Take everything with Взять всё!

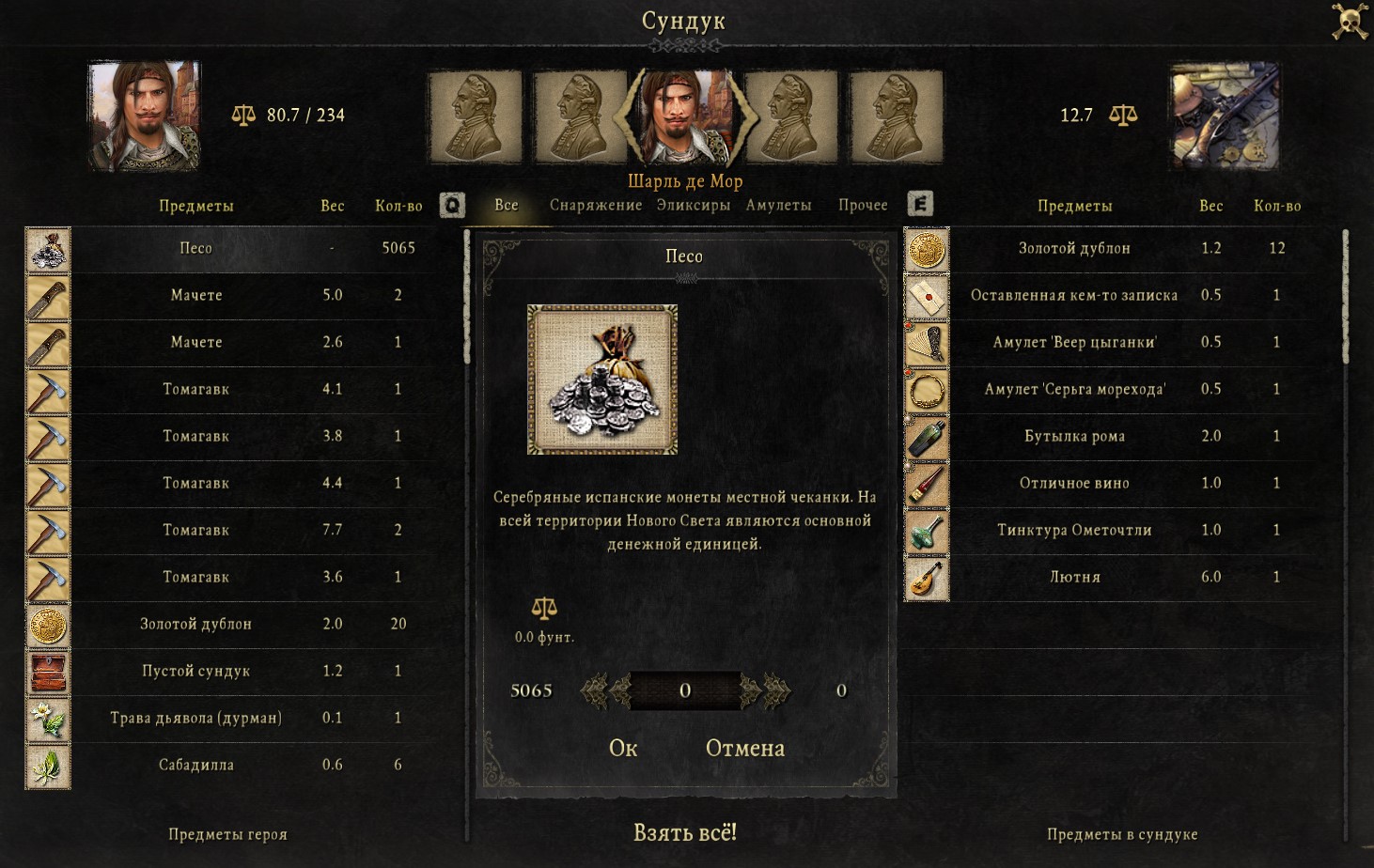685,832
